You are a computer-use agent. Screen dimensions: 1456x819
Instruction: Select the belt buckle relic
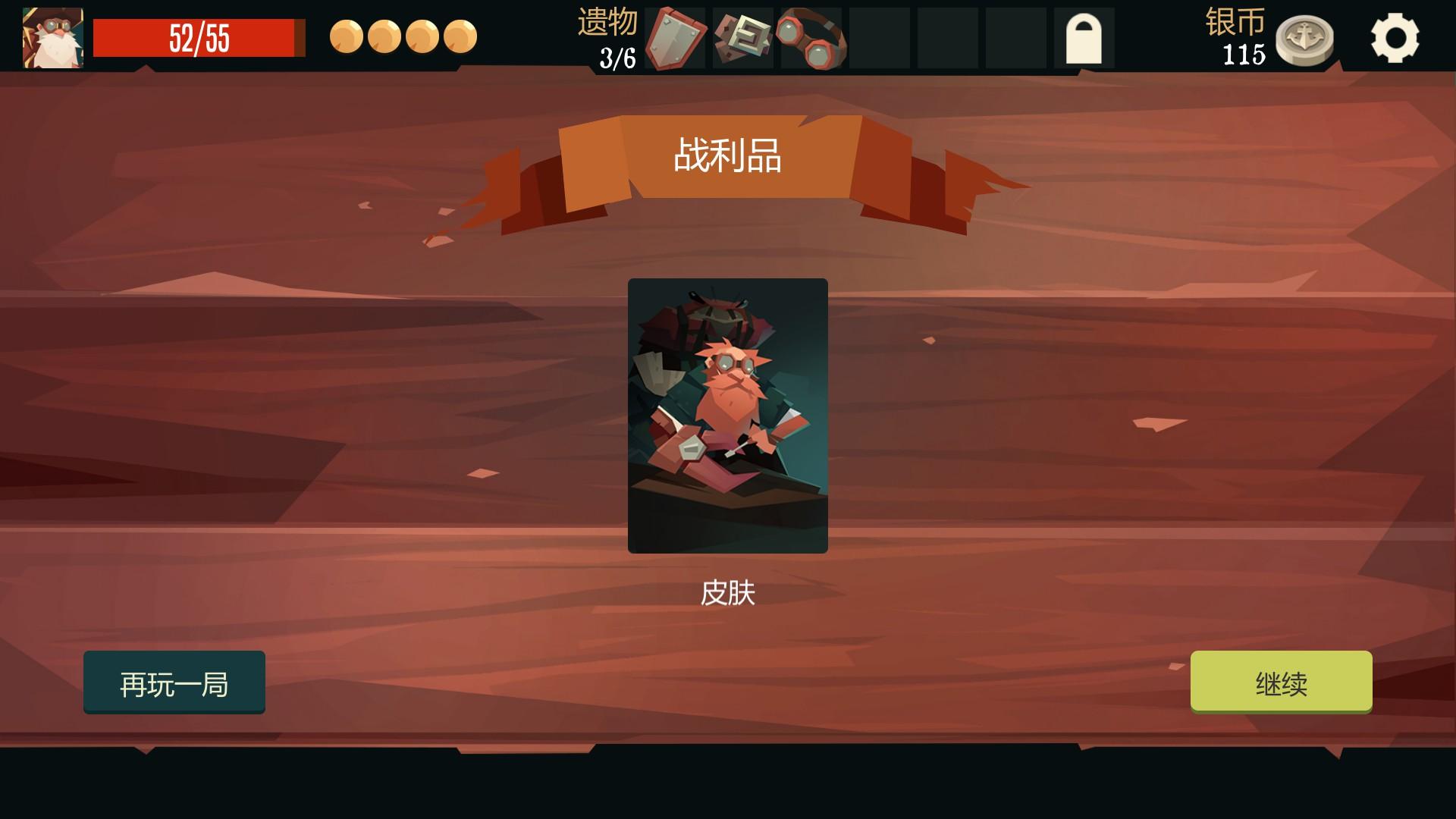coord(742,39)
